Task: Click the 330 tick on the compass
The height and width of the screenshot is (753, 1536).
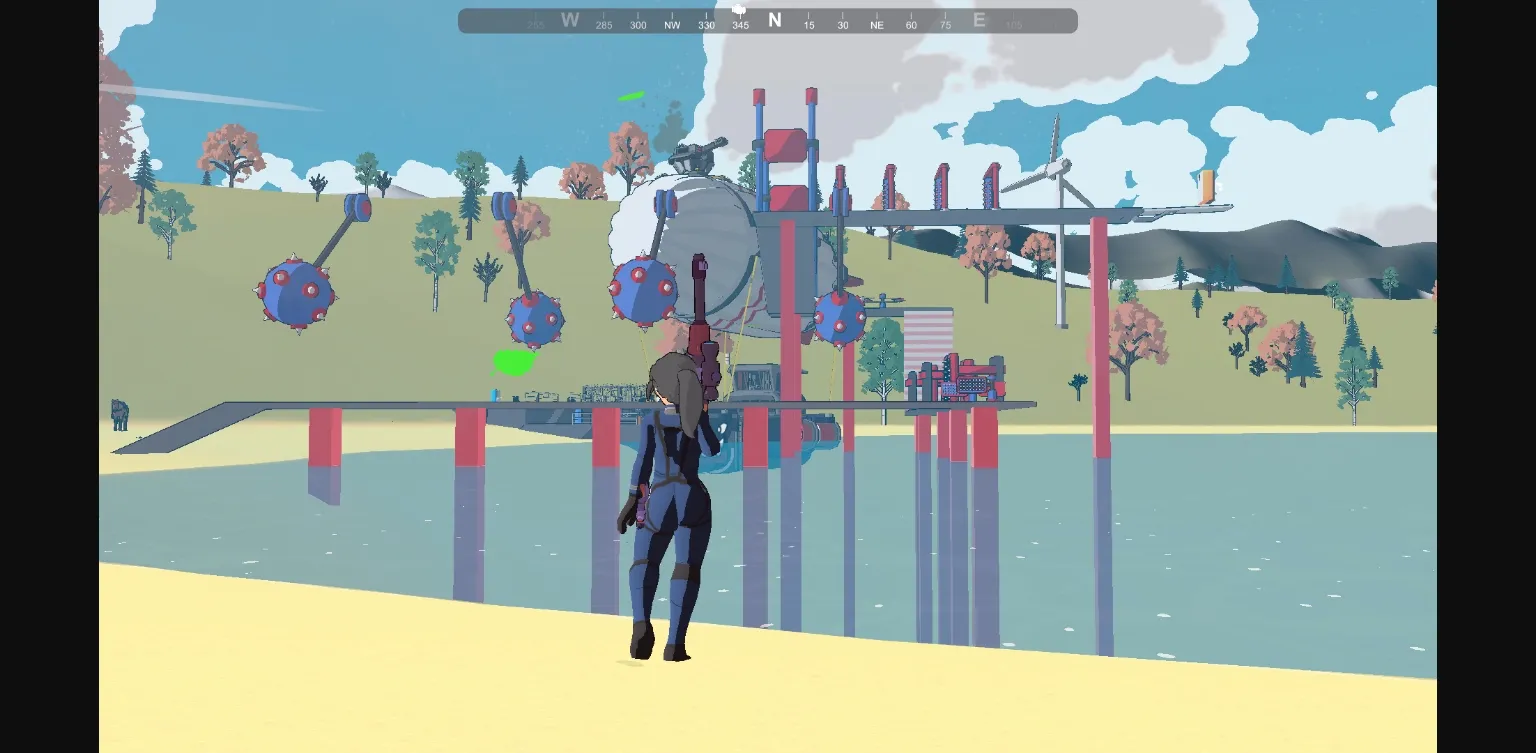Action: 706,24
